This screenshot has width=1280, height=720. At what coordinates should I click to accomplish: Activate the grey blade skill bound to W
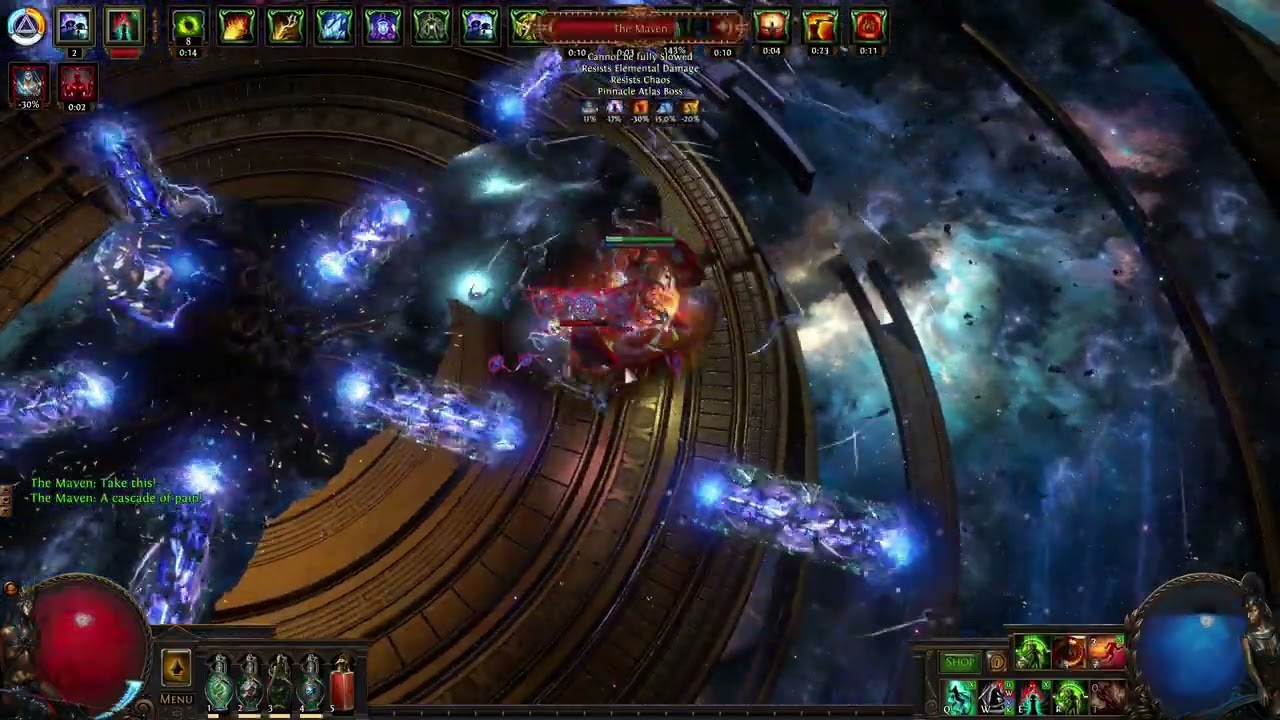(x=997, y=696)
